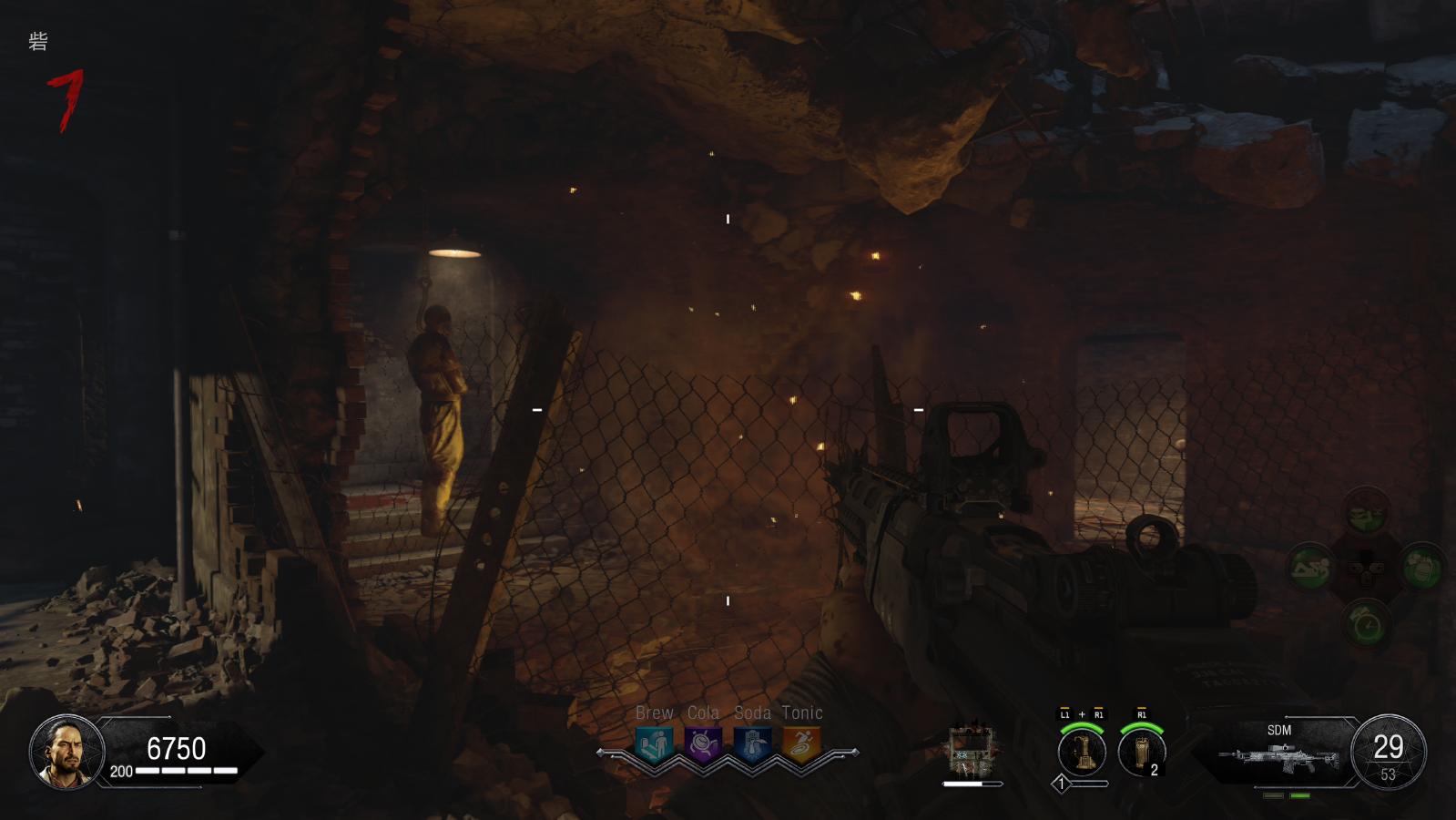Activate the stopwatch elixir icon
This screenshot has width=1456, height=820.
click(1367, 625)
